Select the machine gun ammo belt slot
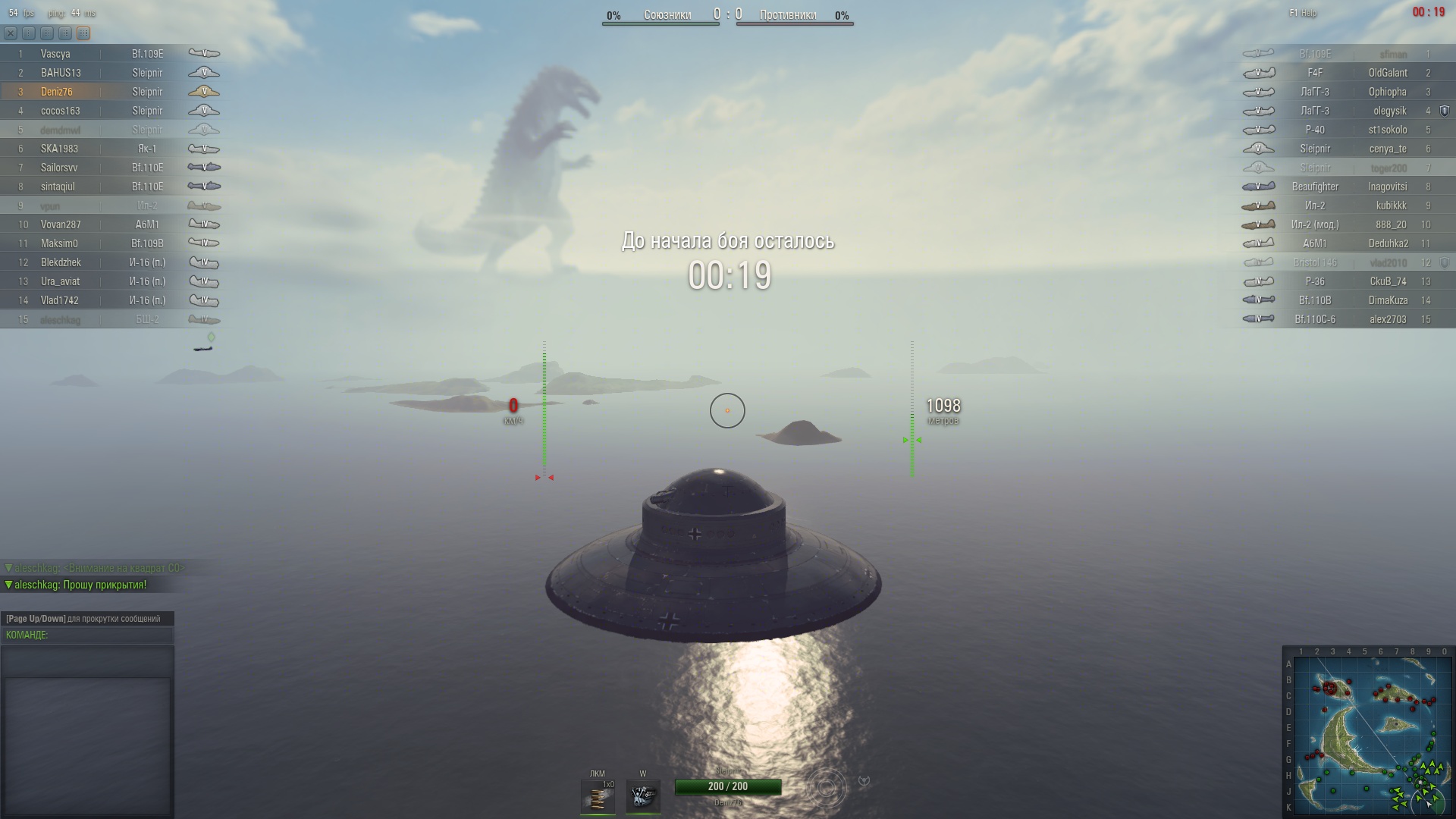The width and height of the screenshot is (1456, 819). [598, 797]
